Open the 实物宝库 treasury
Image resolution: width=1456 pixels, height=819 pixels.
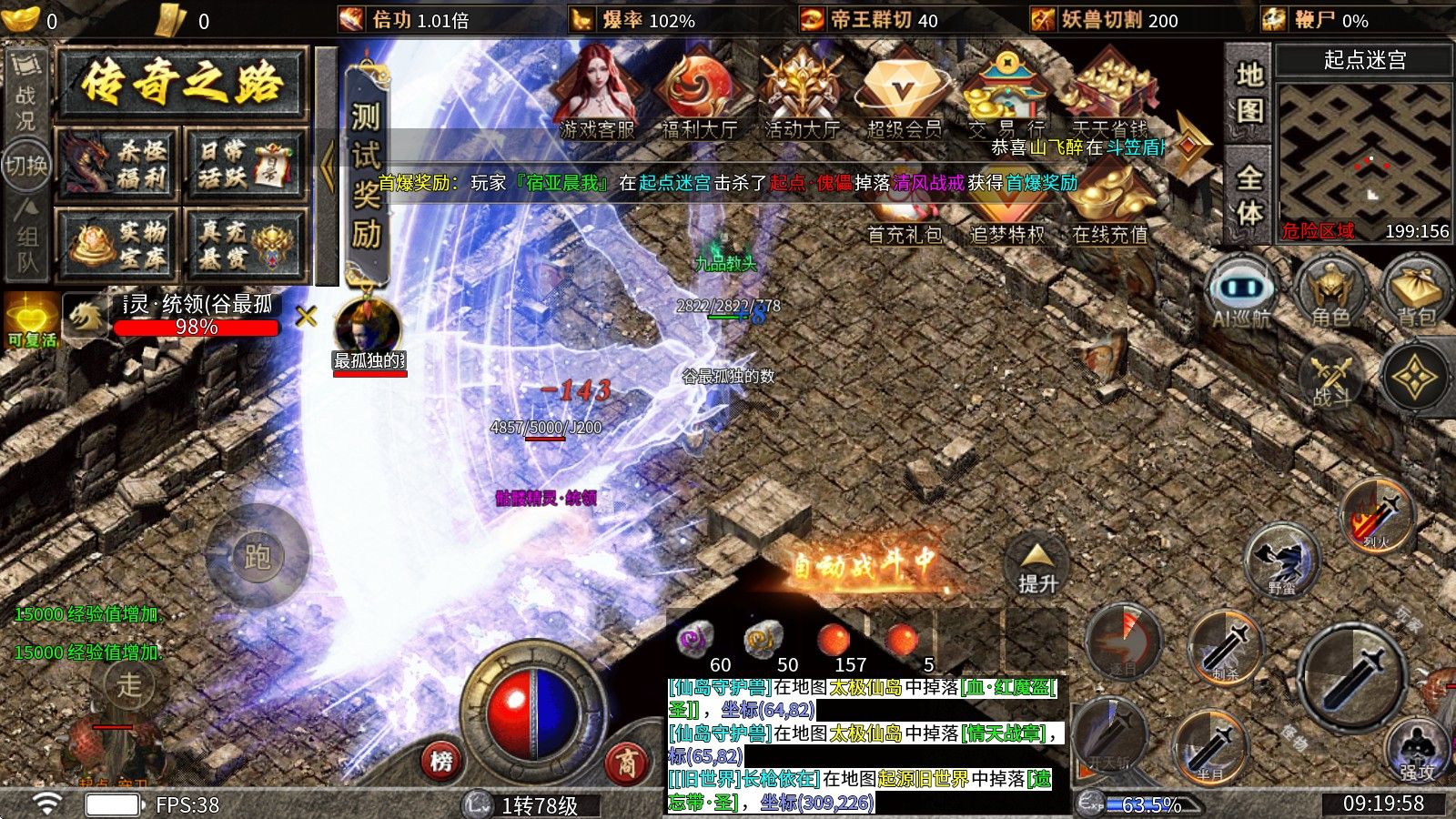(118, 244)
